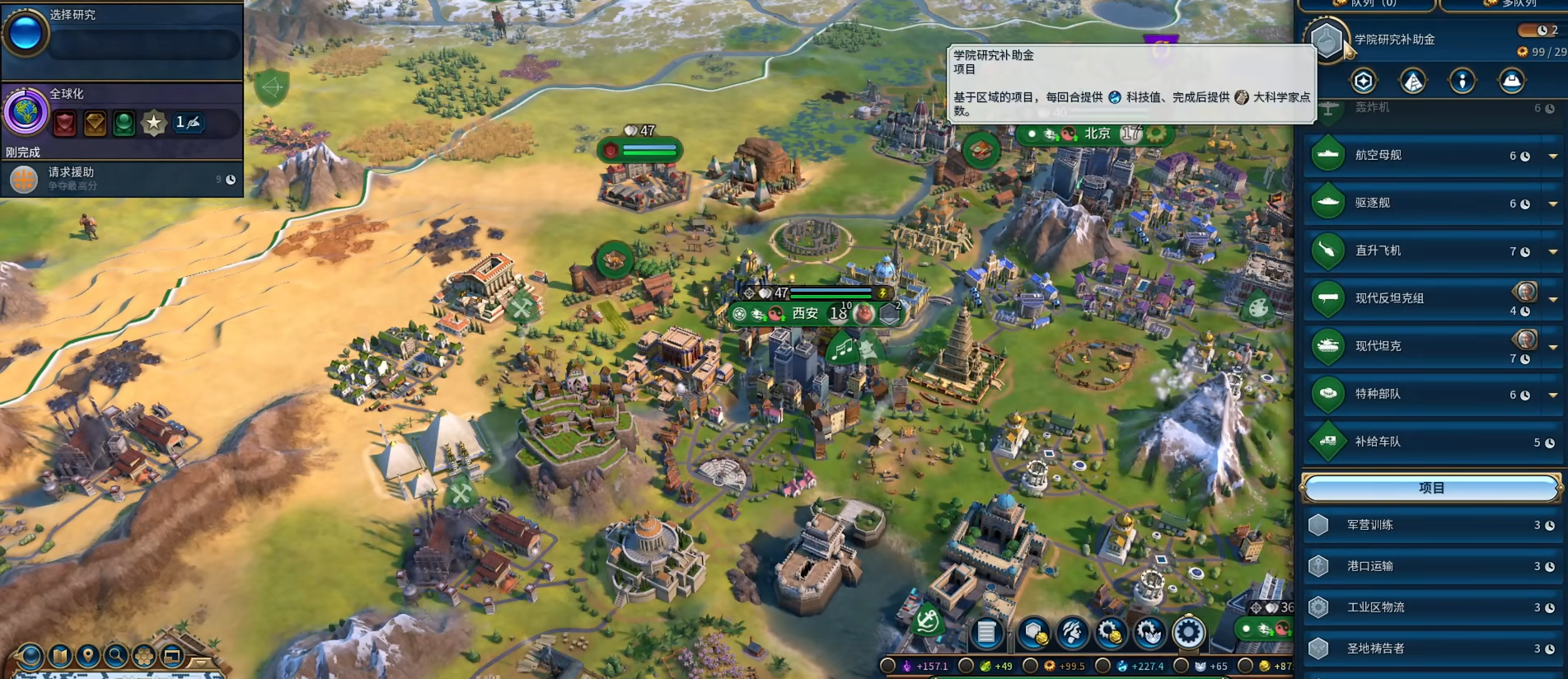Open the map search magnifier tool

pyautogui.click(x=116, y=656)
